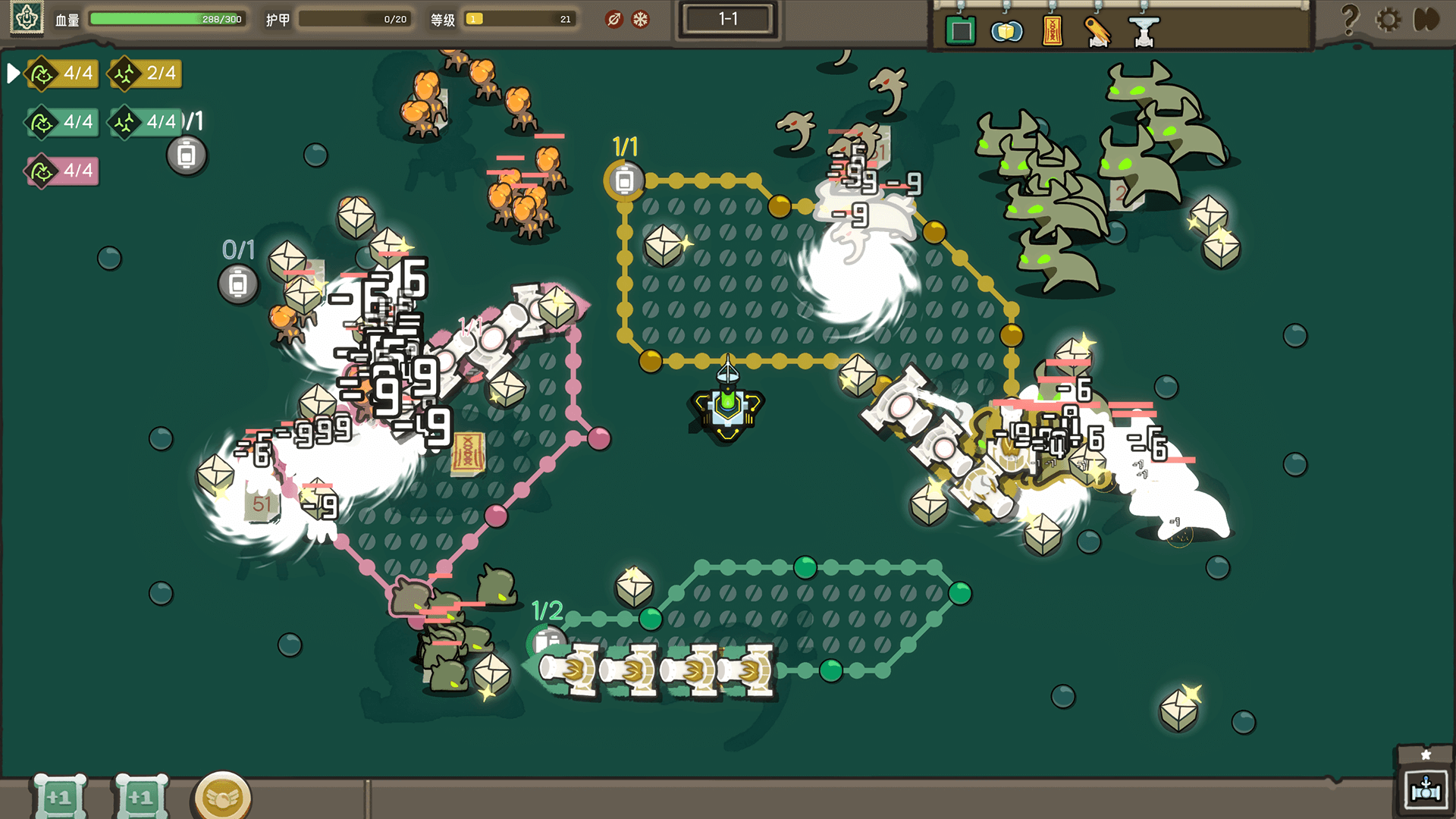The image size is (1456, 819).
Task: Select the orange scroll item icon
Action: pos(1053,32)
